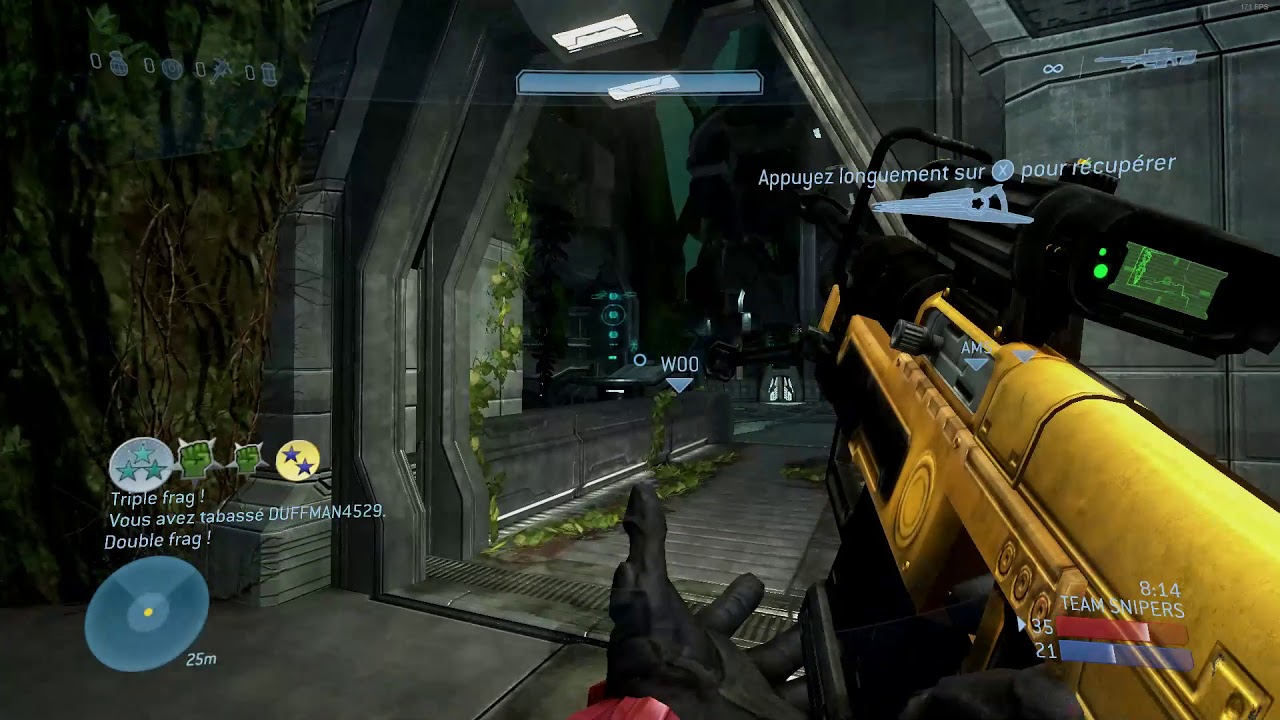The width and height of the screenshot is (1280, 720).
Task: Open the circular motion tracker radar
Action: tap(147, 611)
